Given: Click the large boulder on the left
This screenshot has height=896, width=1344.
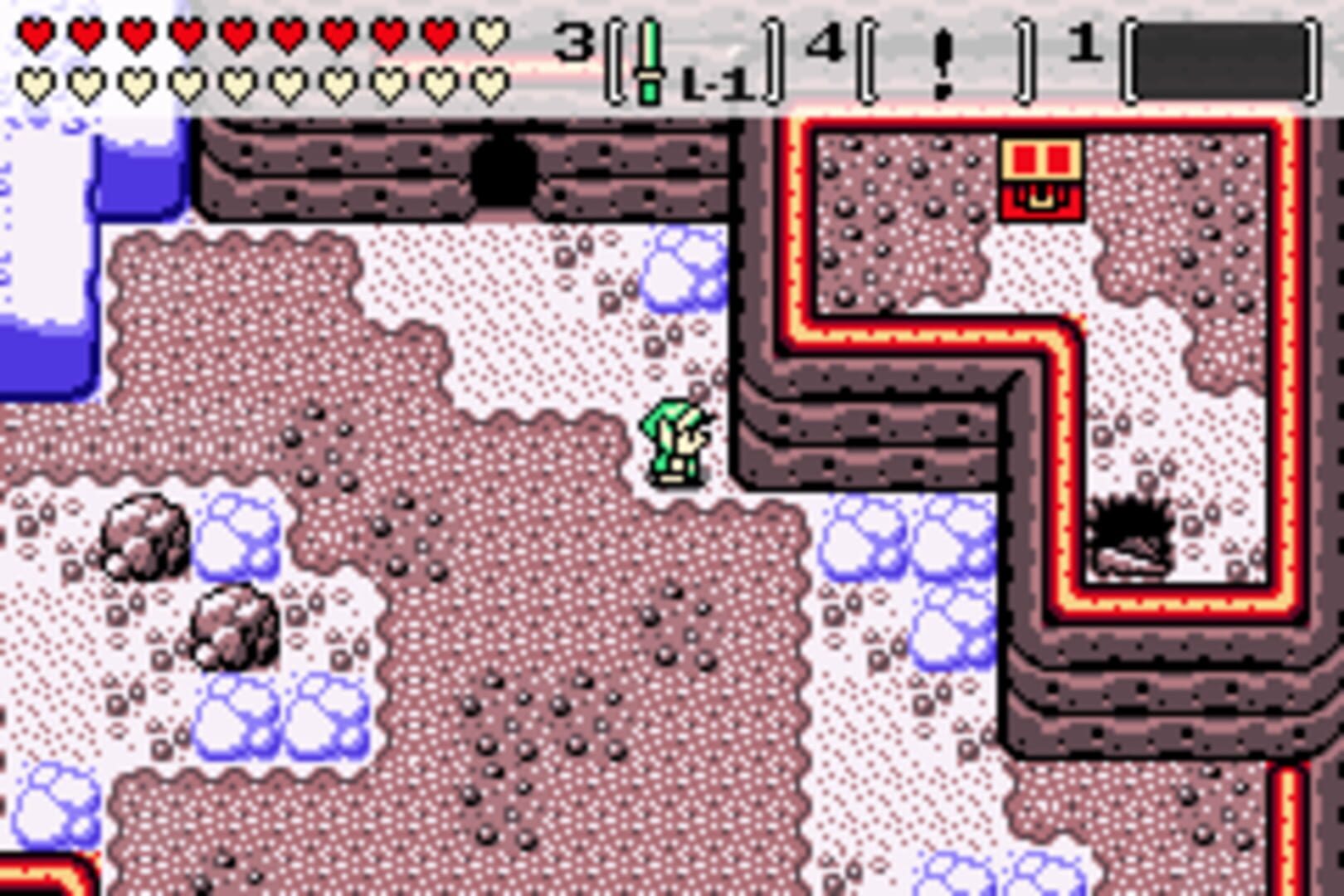Looking at the screenshot, I should pos(145,539).
